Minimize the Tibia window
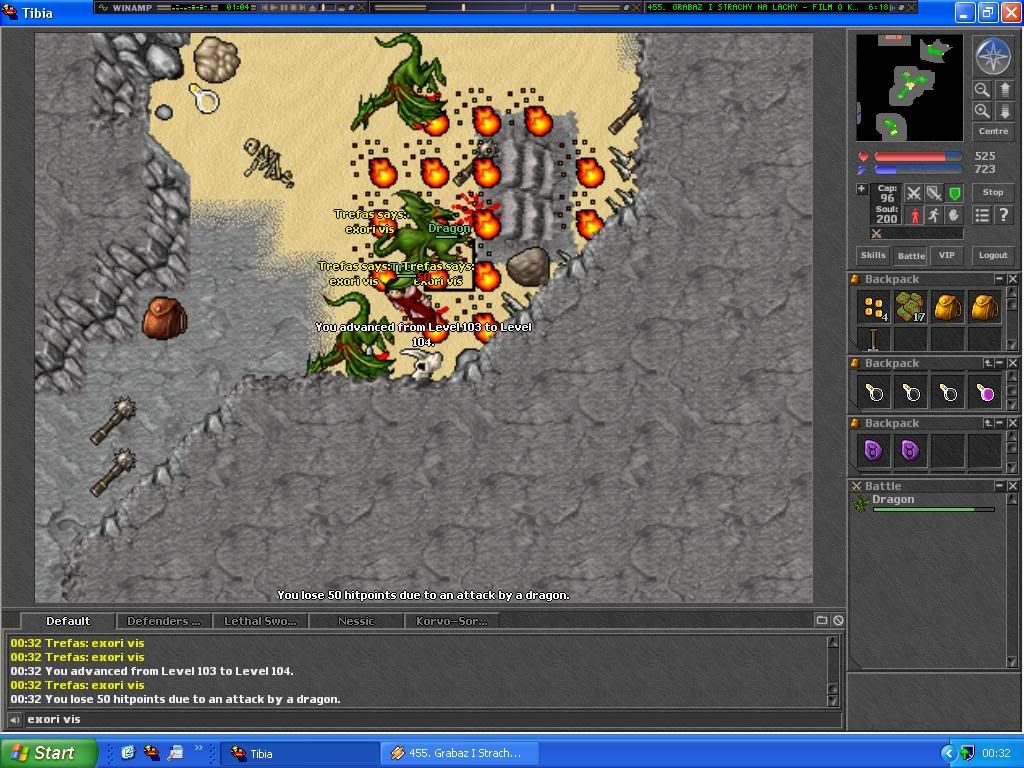 (963, 13)
